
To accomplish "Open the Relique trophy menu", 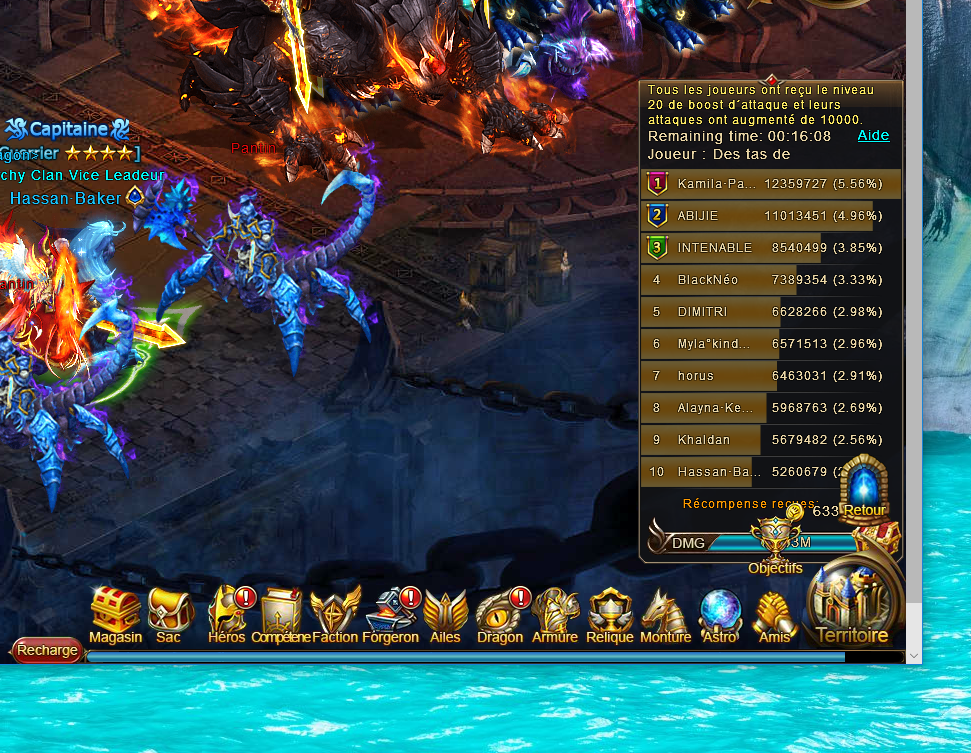I will point(609,612).
